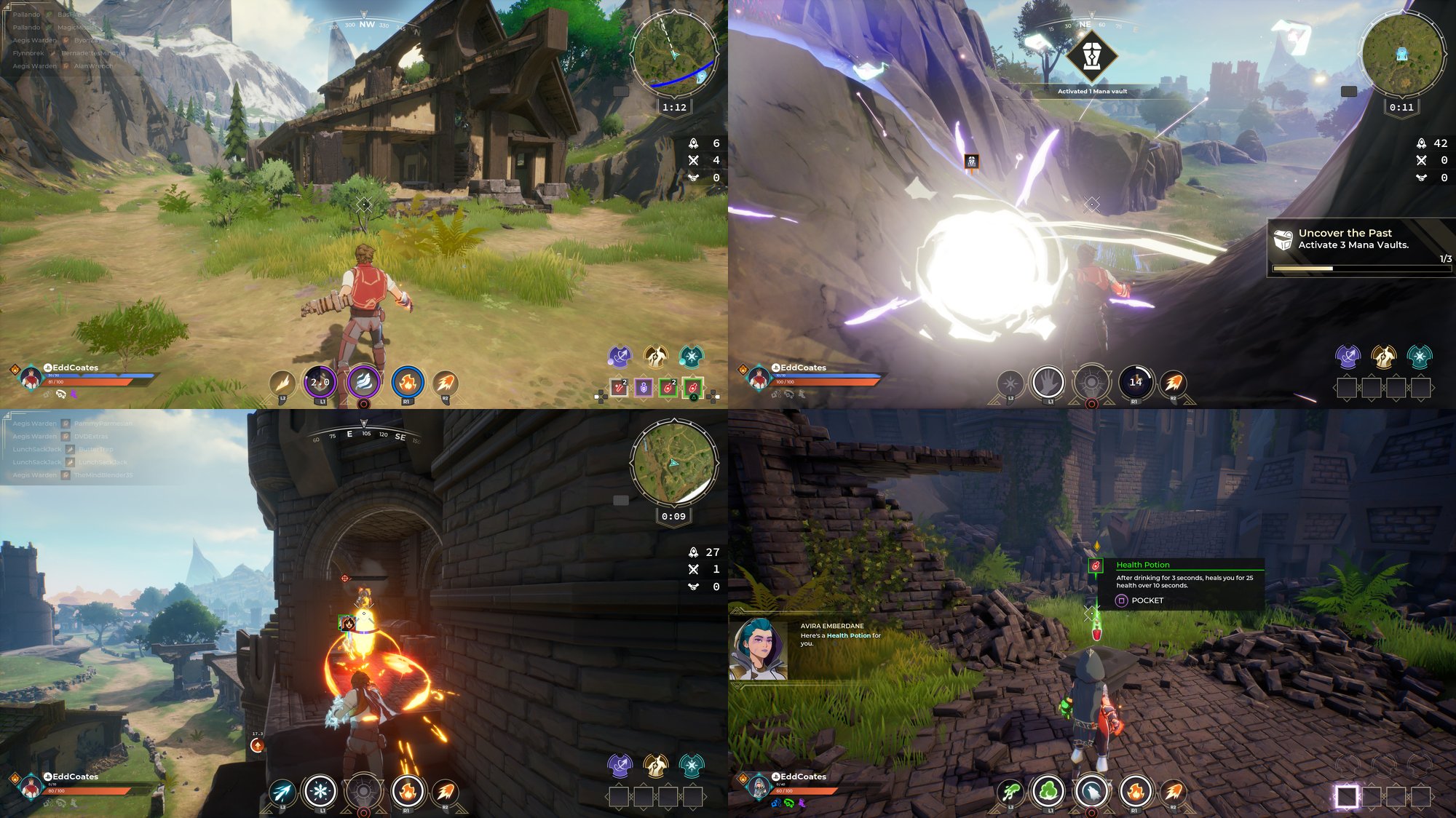Click the toxic spray L2 ability icon
Viewport: 1456px width, 818px height.
tap(1010, 790)
